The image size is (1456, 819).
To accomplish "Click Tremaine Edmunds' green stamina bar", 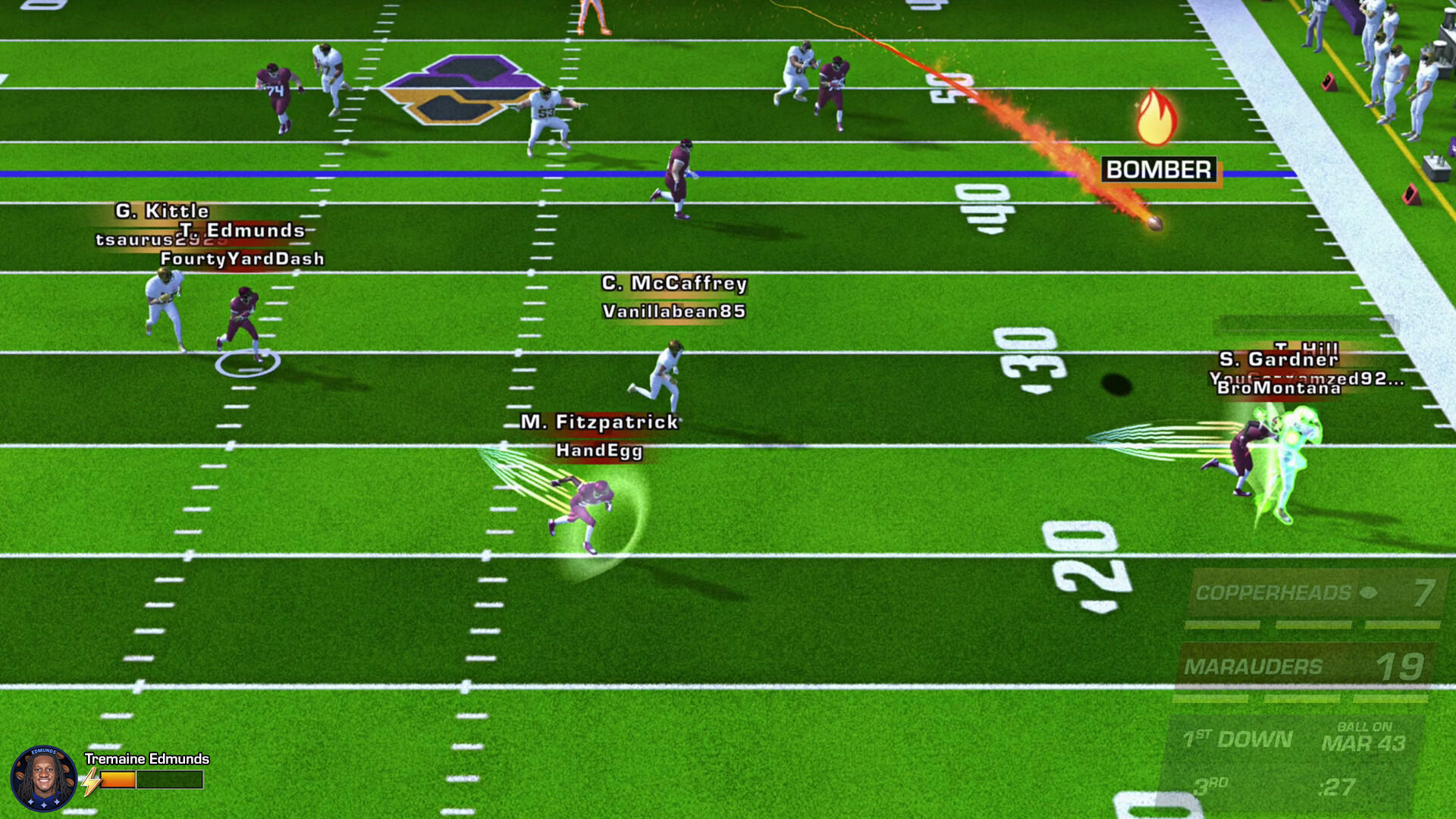I will point(168,779).
